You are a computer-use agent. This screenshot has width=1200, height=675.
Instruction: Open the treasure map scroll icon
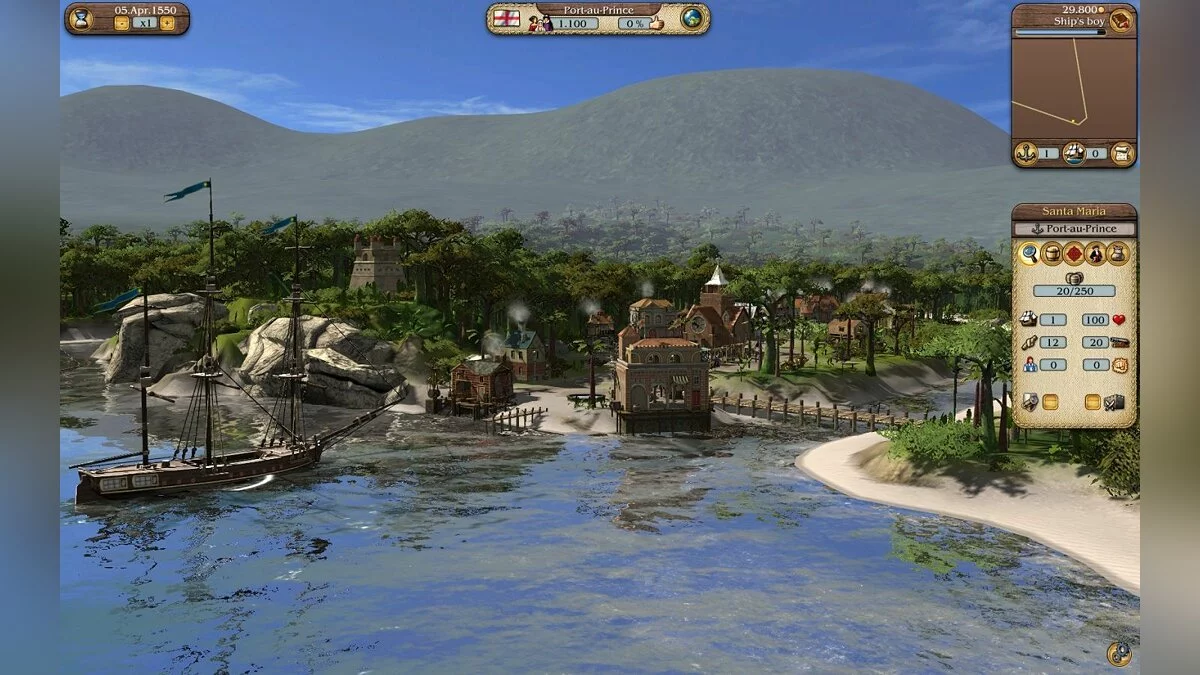(x=1122, y=153)
